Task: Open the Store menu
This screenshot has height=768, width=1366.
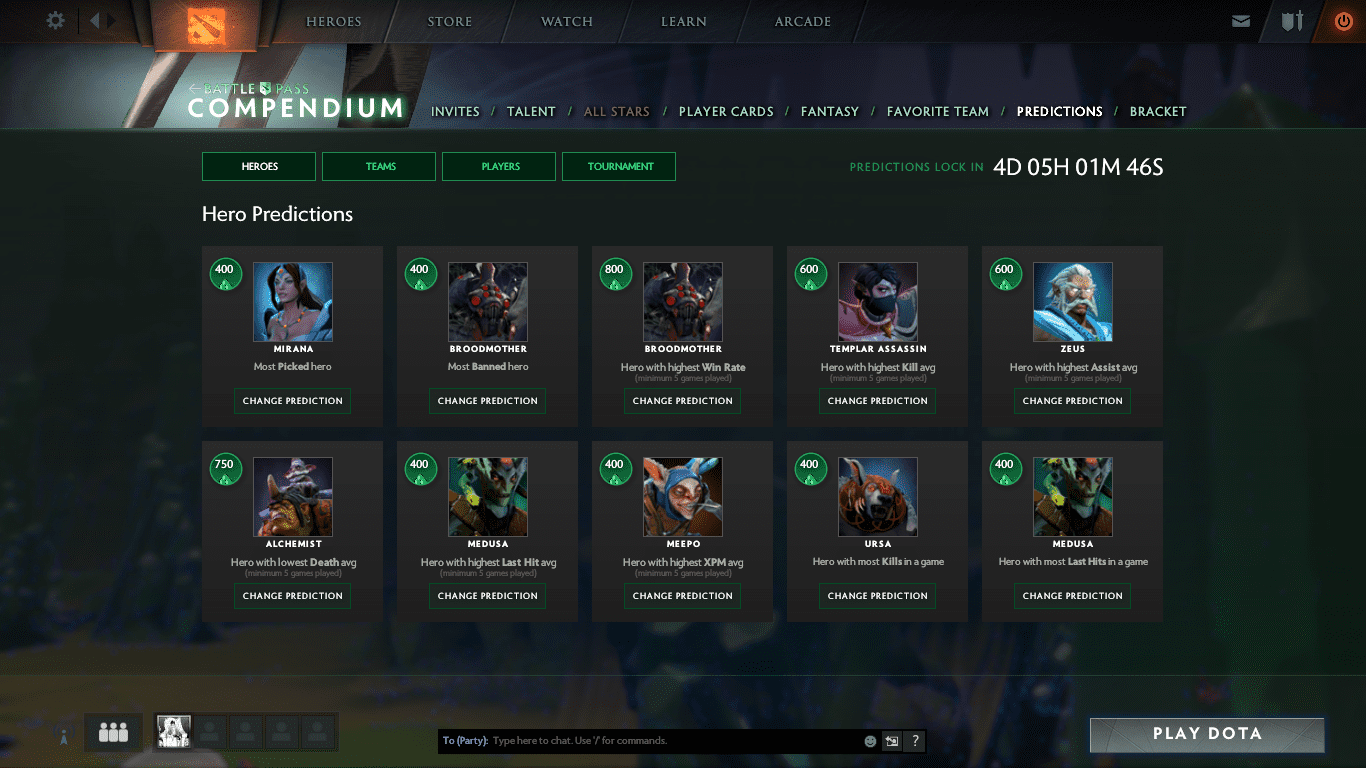Action: click(x=449, y=22)
